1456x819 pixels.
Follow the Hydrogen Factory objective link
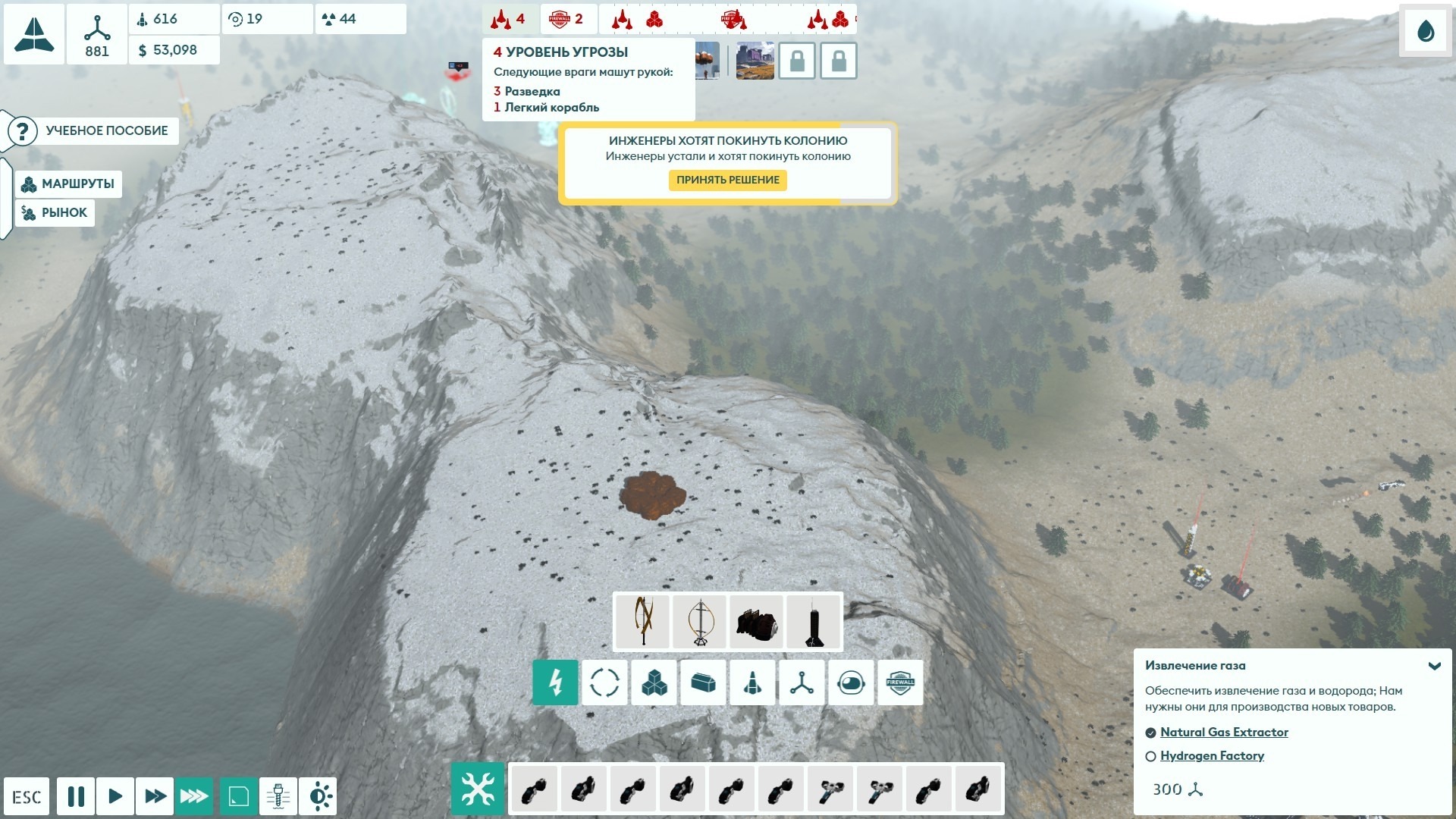click(1212, 756)
